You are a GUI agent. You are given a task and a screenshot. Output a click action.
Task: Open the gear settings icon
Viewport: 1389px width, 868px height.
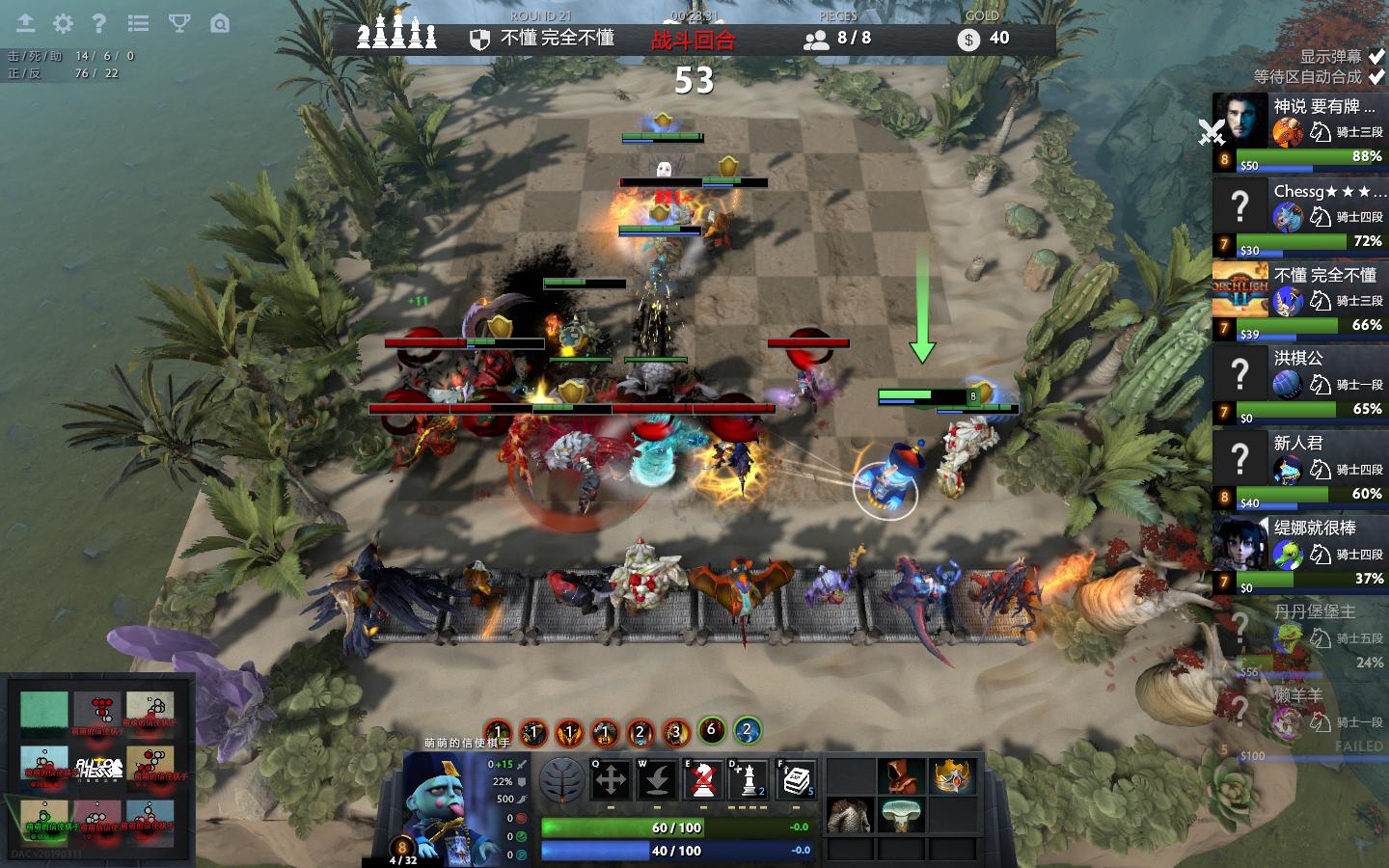coord(63,23)
